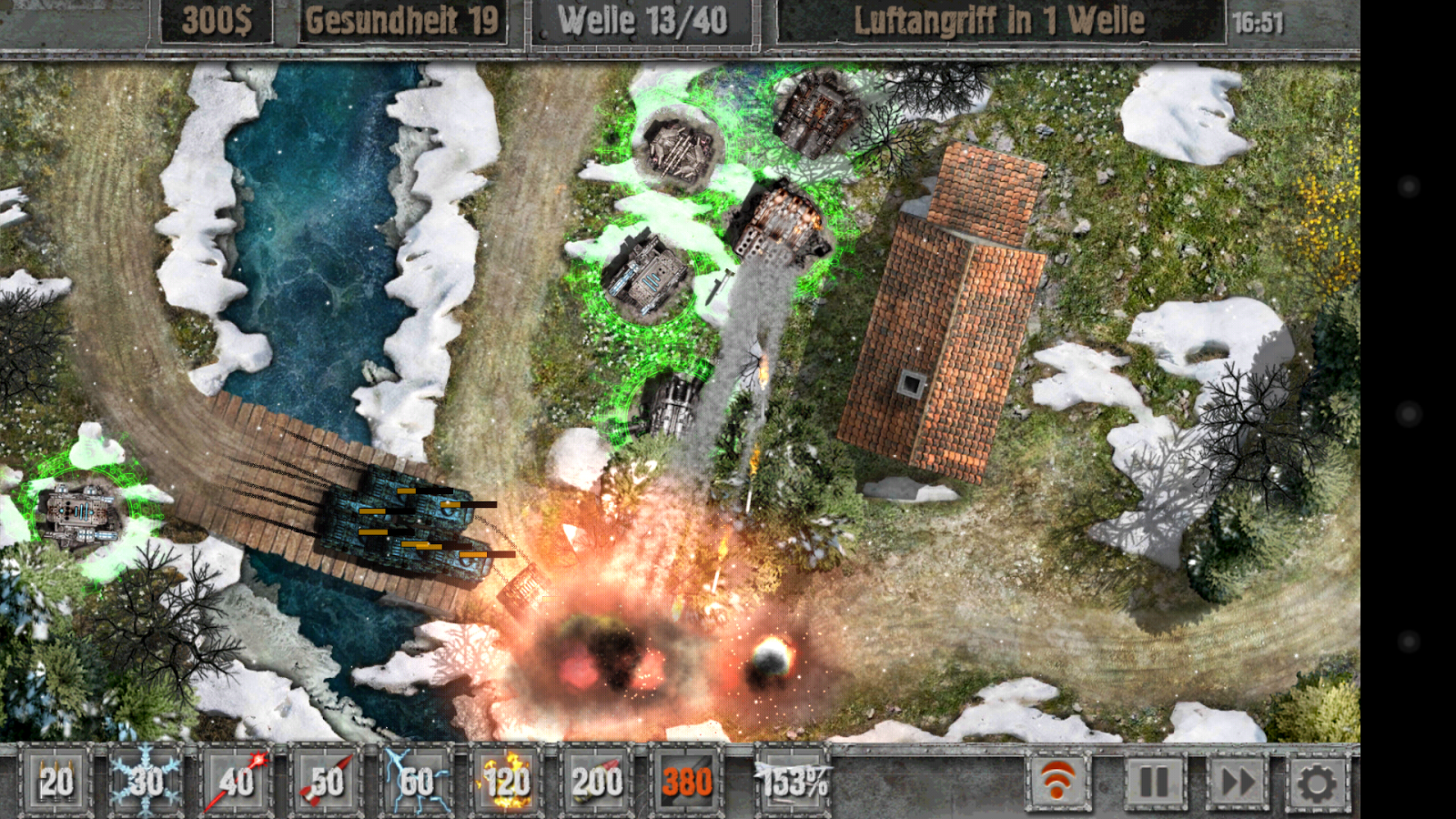The height and width of the screenshot is (819, 1456).
Task: Pause the game
Action: (1154, 781)
